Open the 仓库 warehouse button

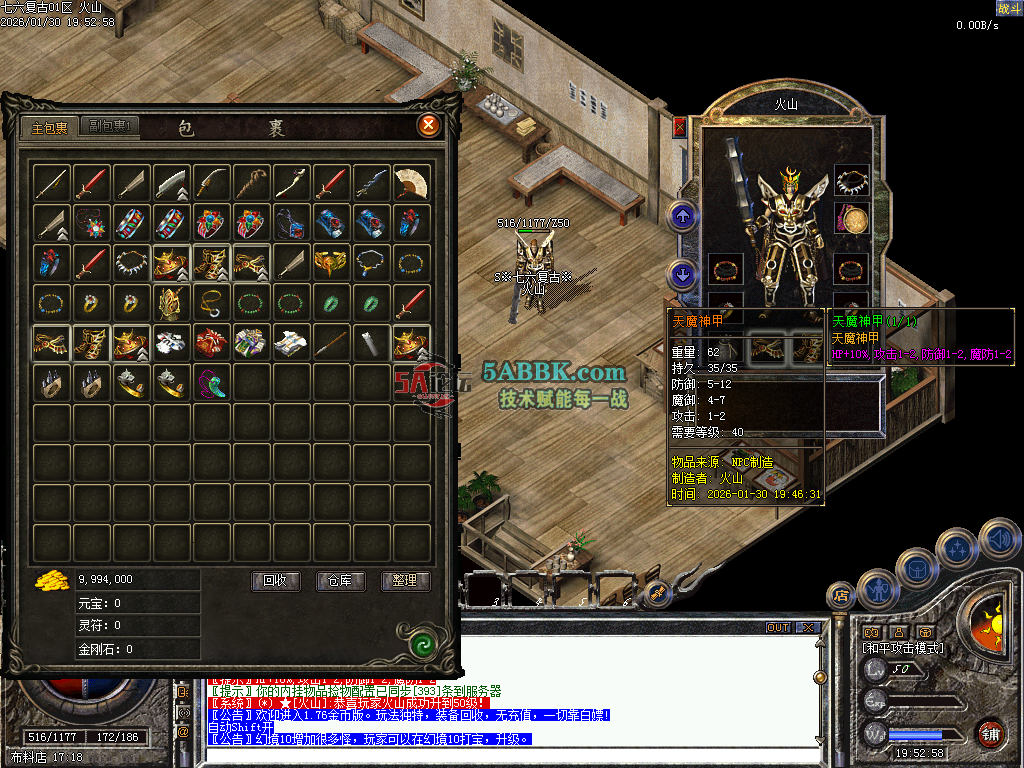(341, 580)
